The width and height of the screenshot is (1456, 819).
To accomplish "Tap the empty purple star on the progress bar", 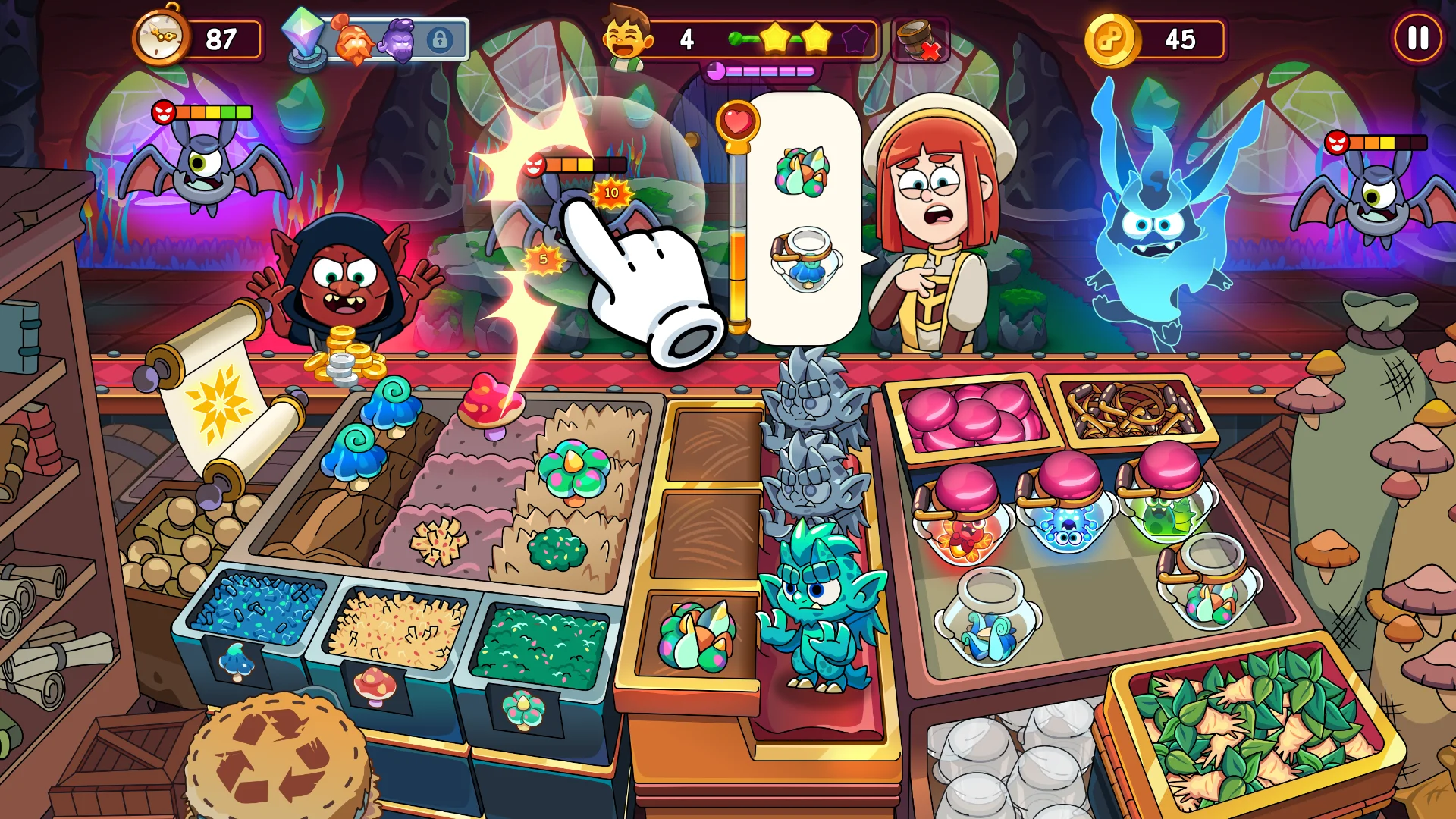I will 854,39.
